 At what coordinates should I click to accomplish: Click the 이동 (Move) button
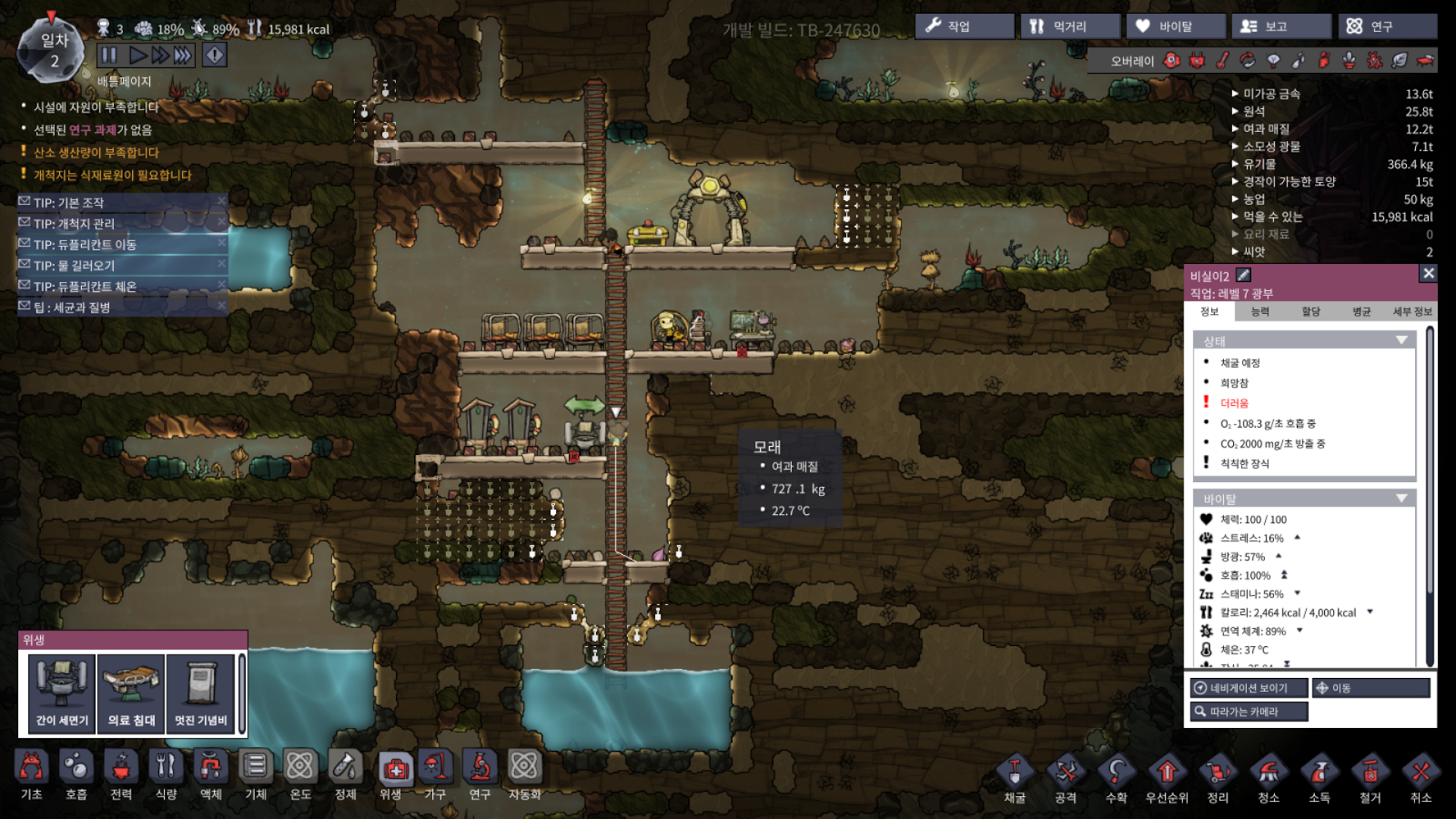pyautogui.click(x=1370, y=688)
